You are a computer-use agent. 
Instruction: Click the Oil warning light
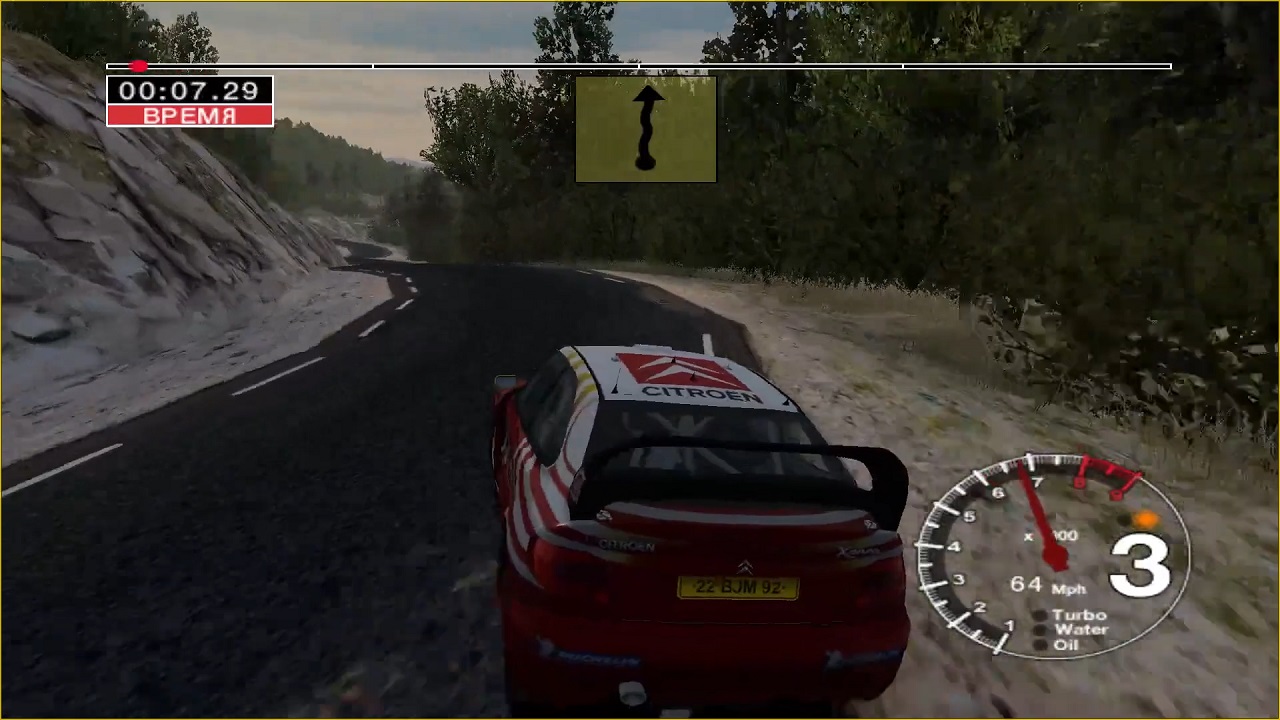(1040, 645)
